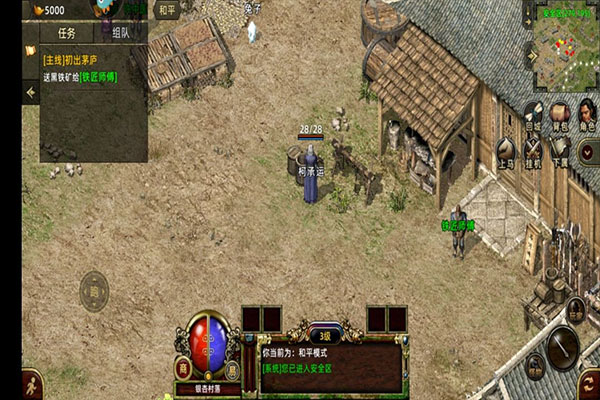Expand the round dropdown arrow beside 下属
The height and width of the screenshot is (400, 600).
pyautogui.click(x=589, y=152)
